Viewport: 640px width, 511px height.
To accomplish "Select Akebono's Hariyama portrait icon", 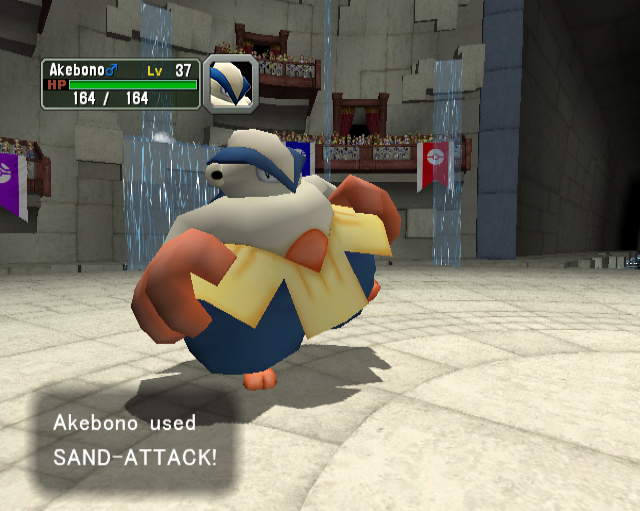I will [x=230, y=83].
